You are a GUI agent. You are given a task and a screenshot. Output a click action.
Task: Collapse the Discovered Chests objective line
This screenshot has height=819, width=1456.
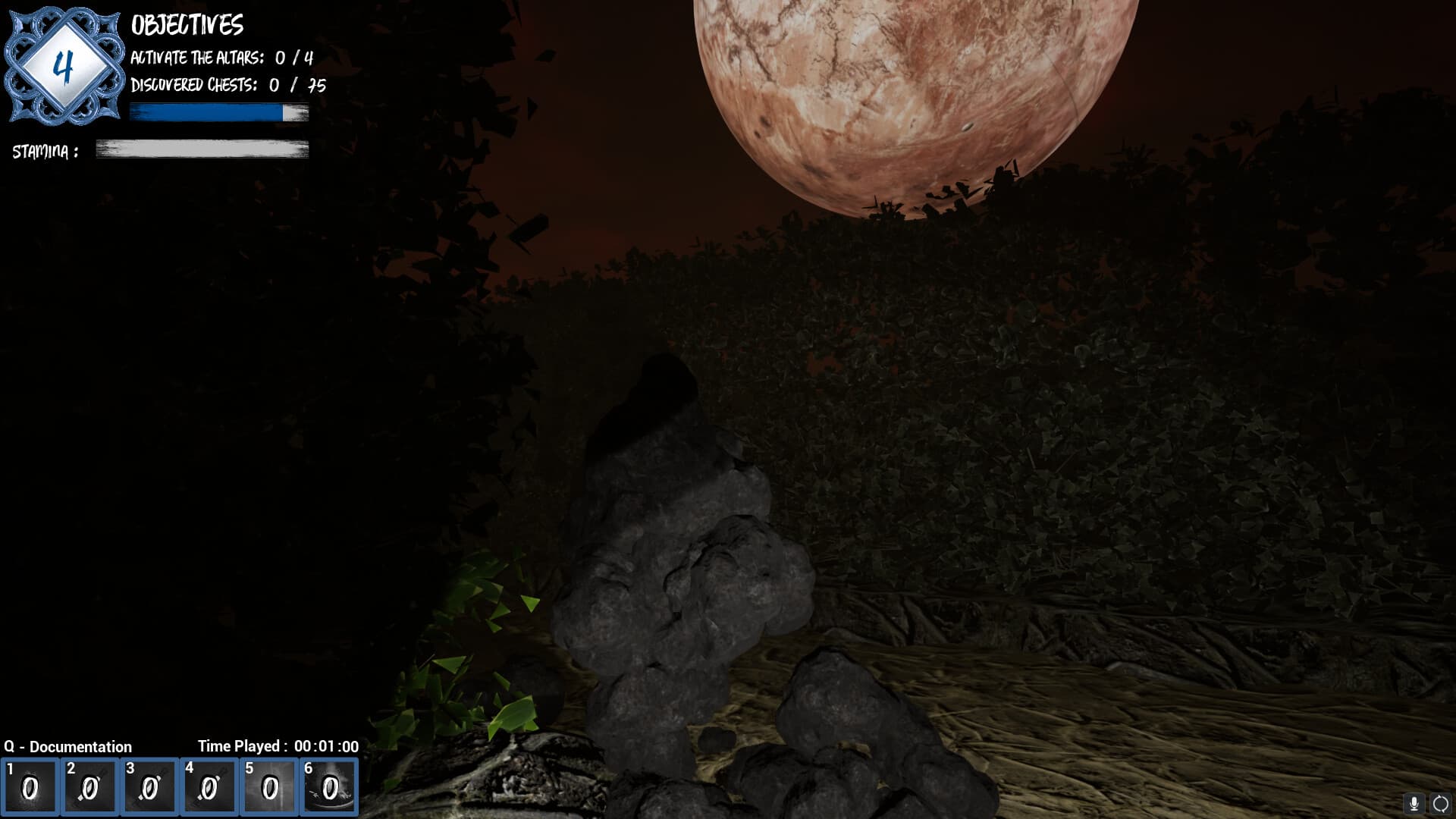point(226,86)
